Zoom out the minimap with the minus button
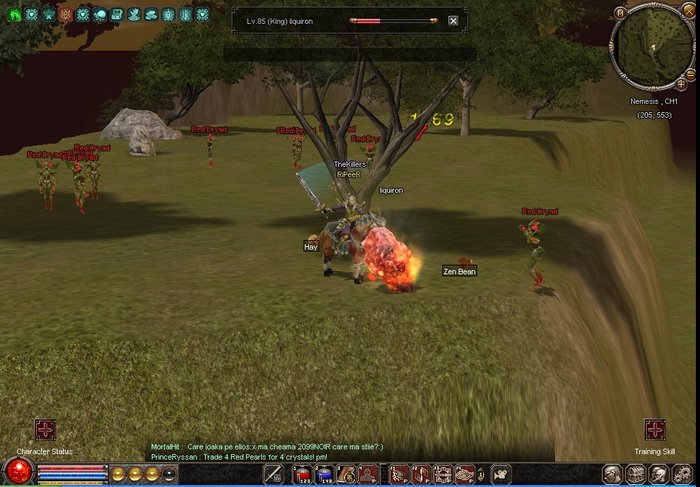 point(691,73)
